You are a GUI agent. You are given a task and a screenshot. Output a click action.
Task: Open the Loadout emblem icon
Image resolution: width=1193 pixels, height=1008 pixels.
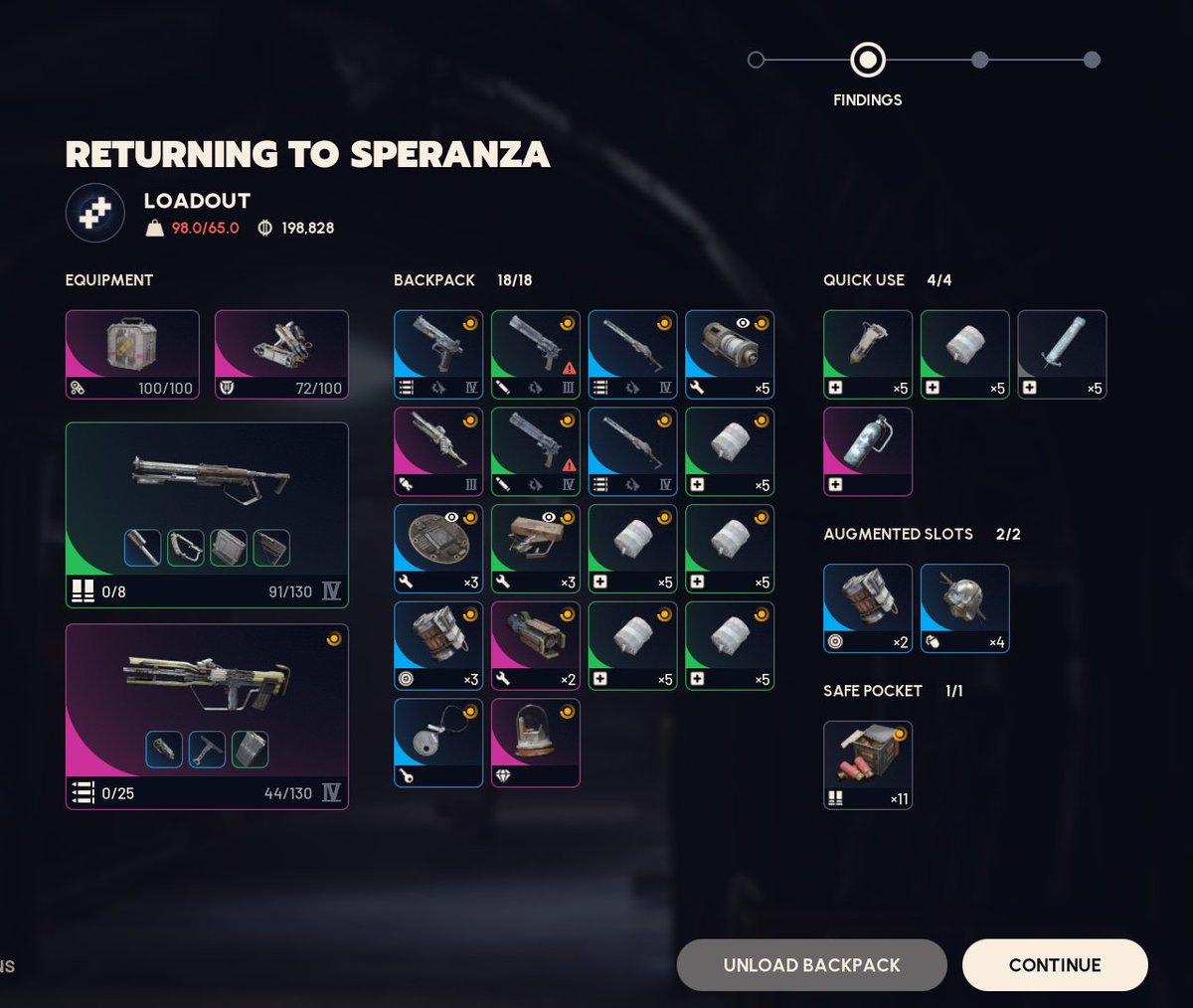(94, 213)
